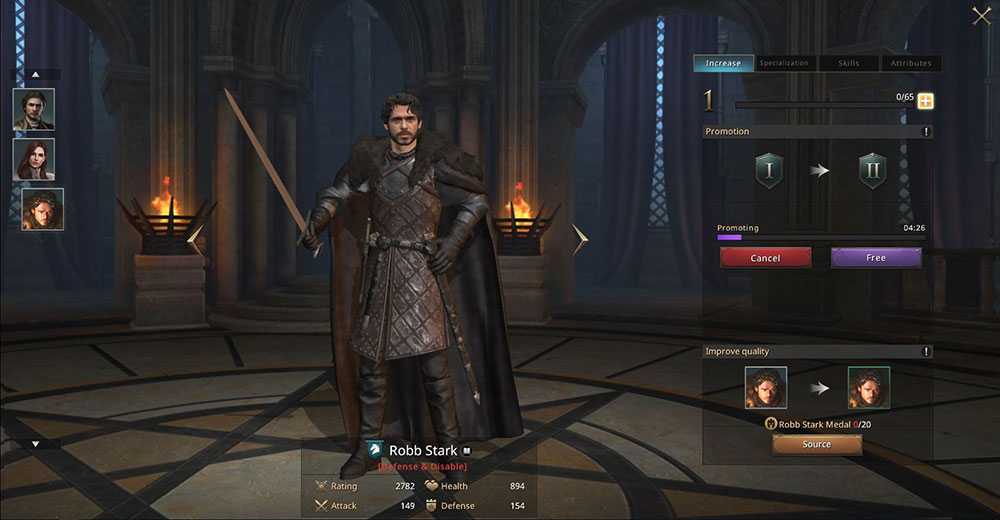This screenshot has height=520, width=1000.
Task: Show the Promotion info exclamation mark
Action: pyautogui.click(x=926, y=132)
